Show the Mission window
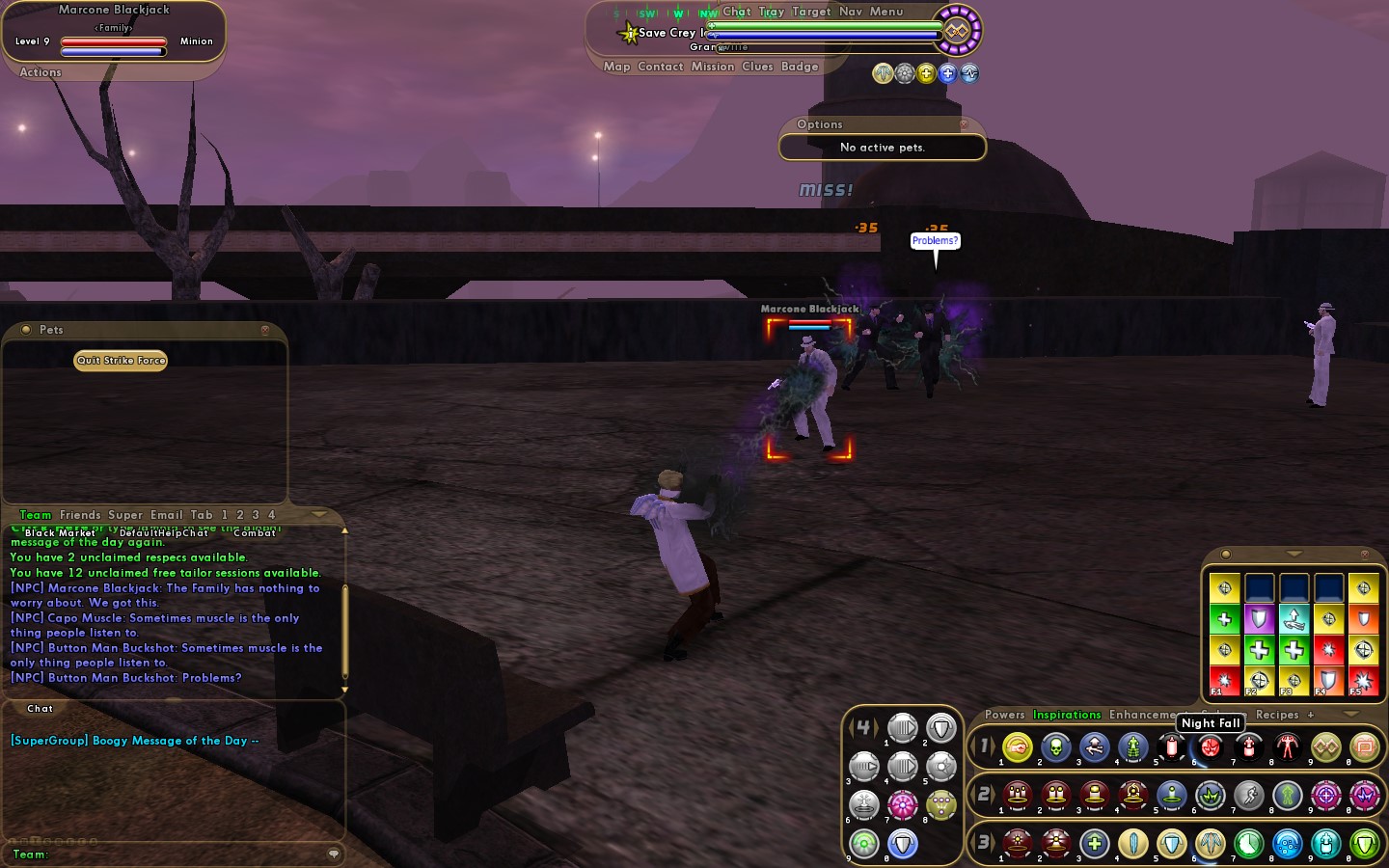 [712, 67]
